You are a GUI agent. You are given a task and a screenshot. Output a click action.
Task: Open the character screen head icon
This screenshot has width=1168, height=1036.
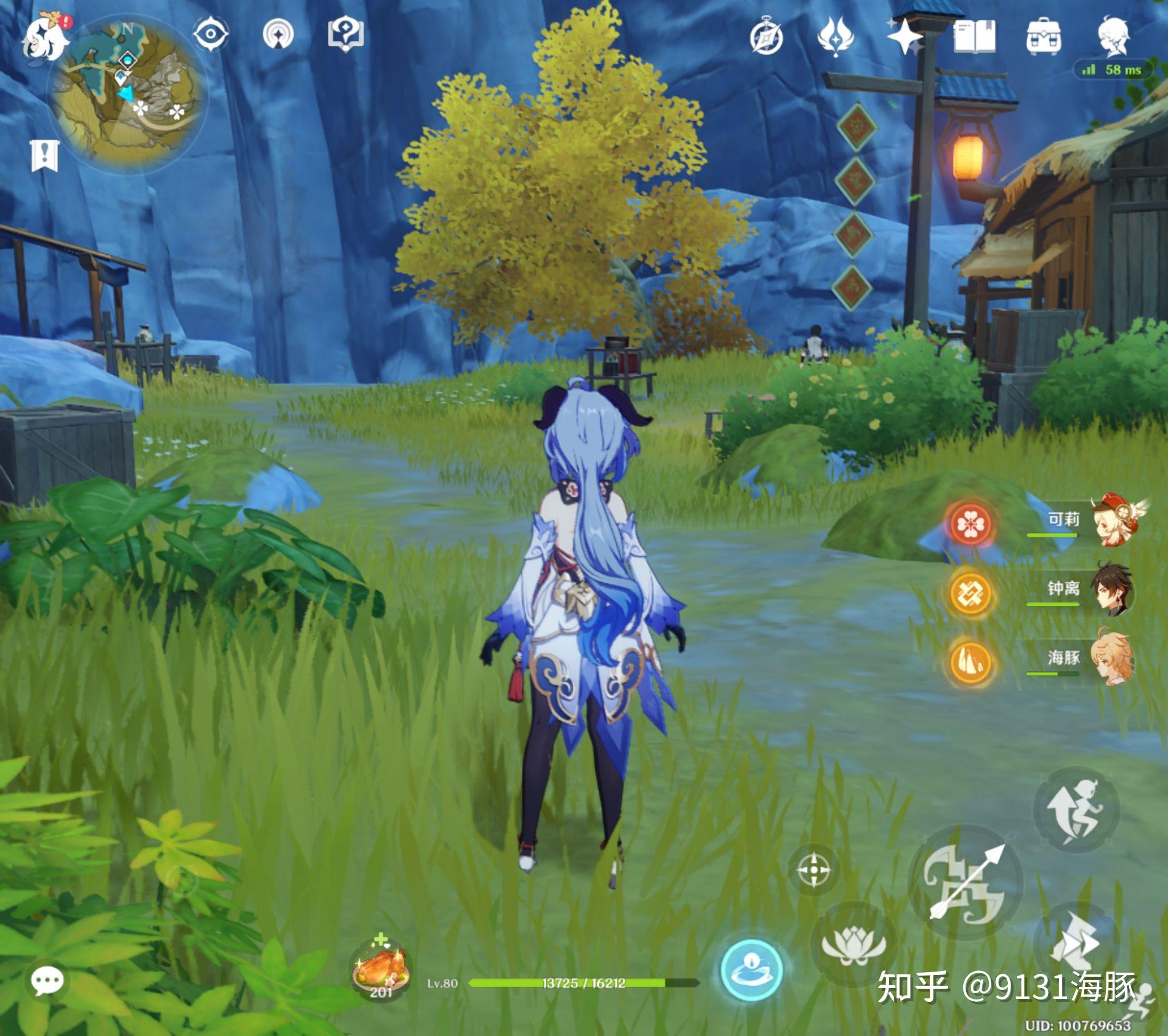coord(1113,36)
